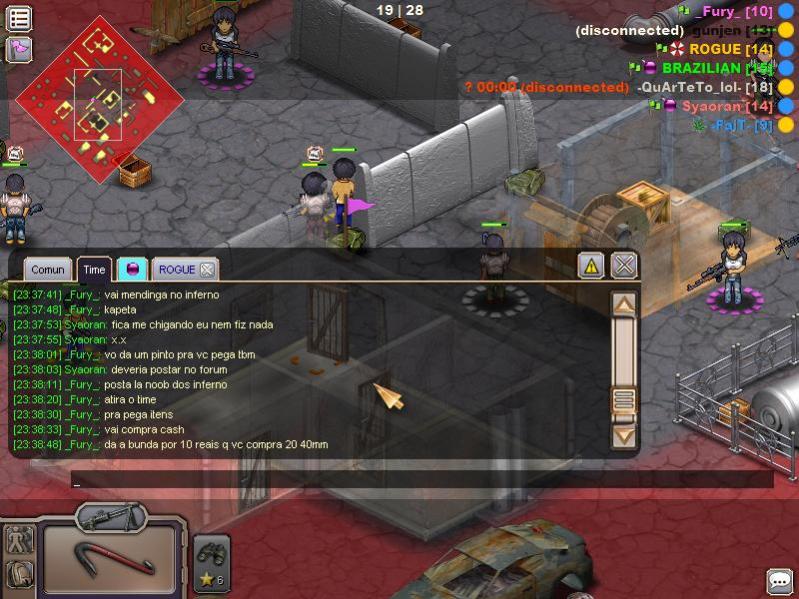Toggle the chat speech bubble button
The width and height of the screenshot is (799, 599).
(x=779, y=581)
